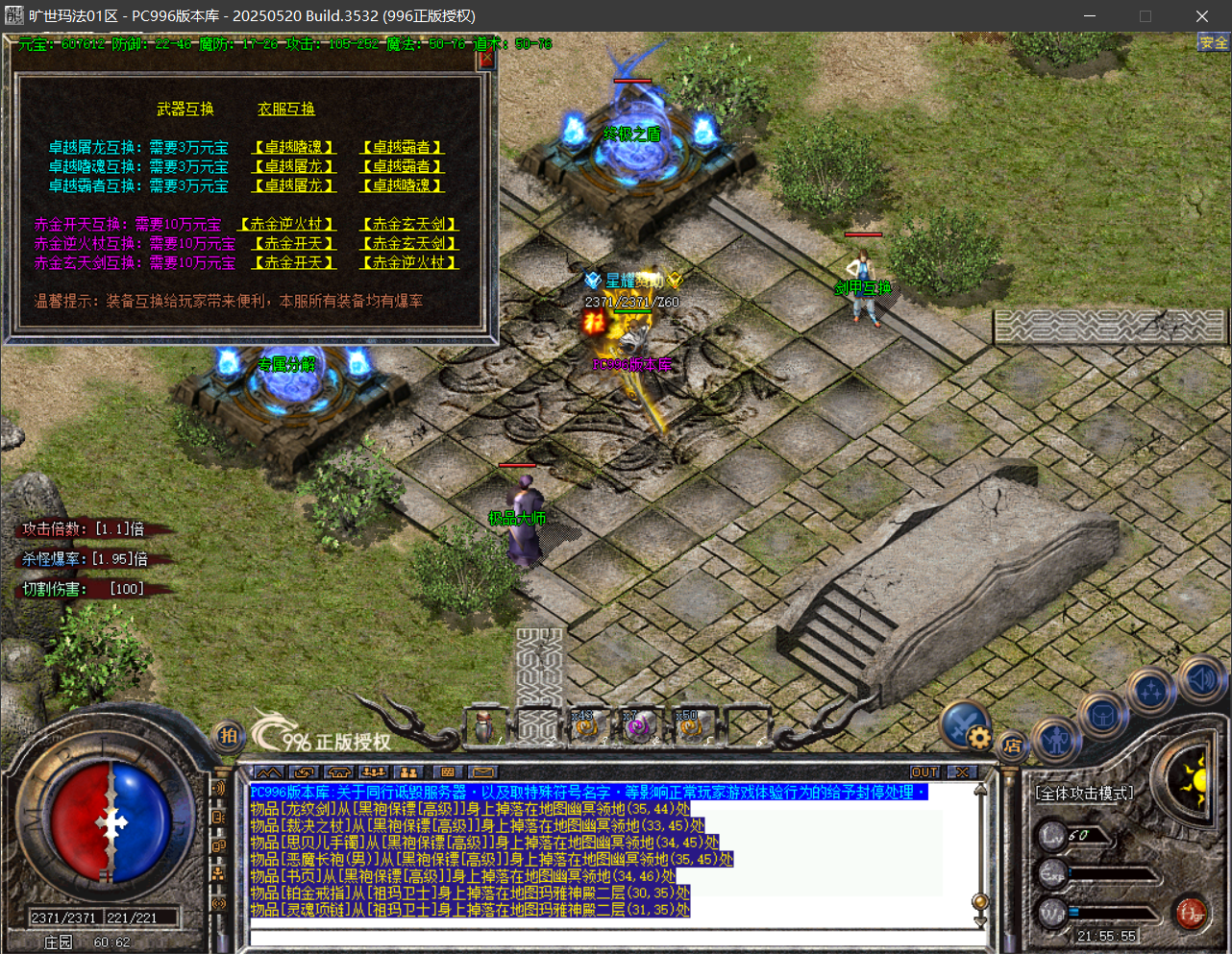The width and height of the screenshot is (1232, 954).
Task: Use the potion bottle in the hotbar
Action: [x=485, y=727]
